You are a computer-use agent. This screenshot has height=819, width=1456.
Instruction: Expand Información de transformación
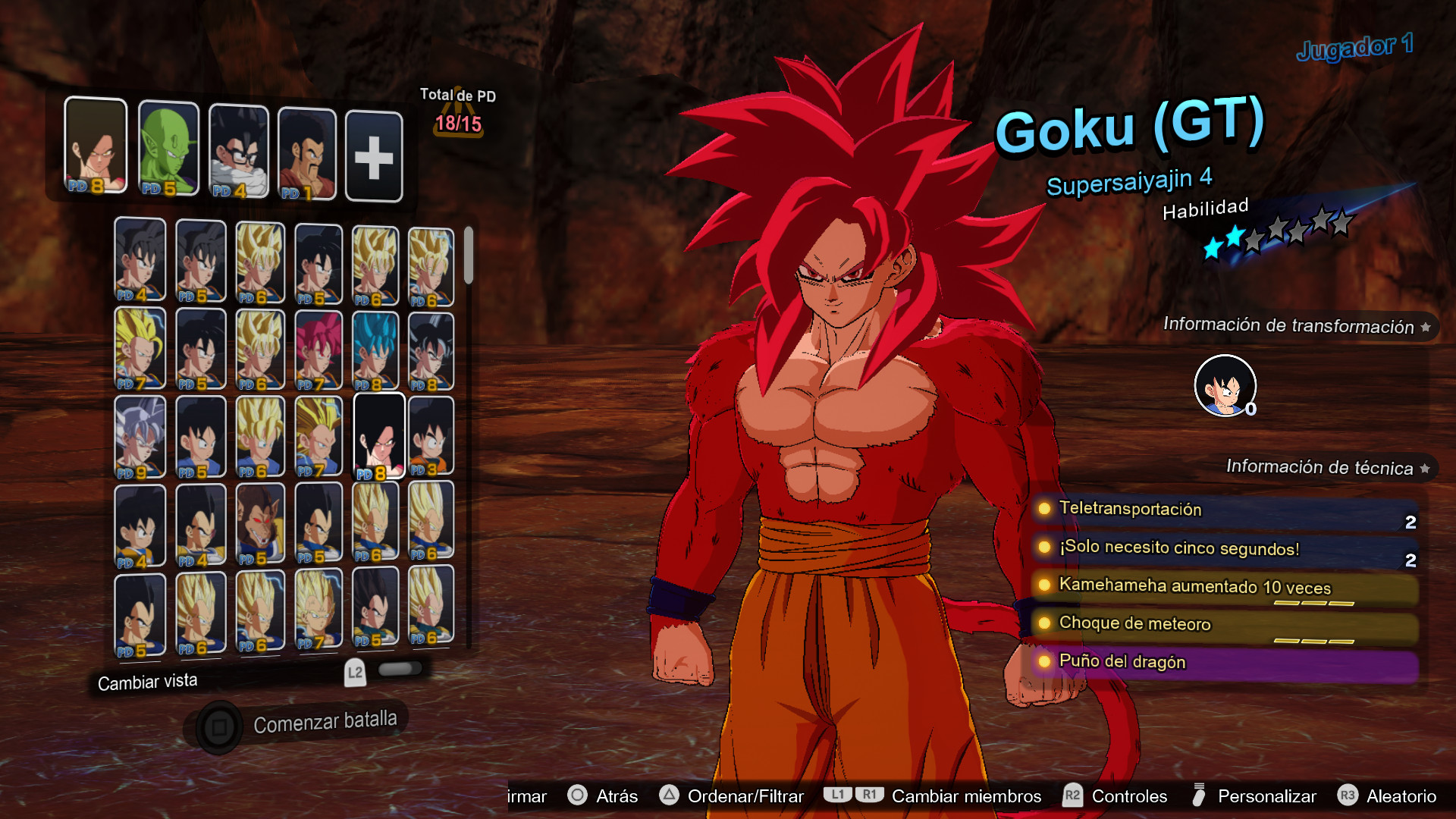1289,326
